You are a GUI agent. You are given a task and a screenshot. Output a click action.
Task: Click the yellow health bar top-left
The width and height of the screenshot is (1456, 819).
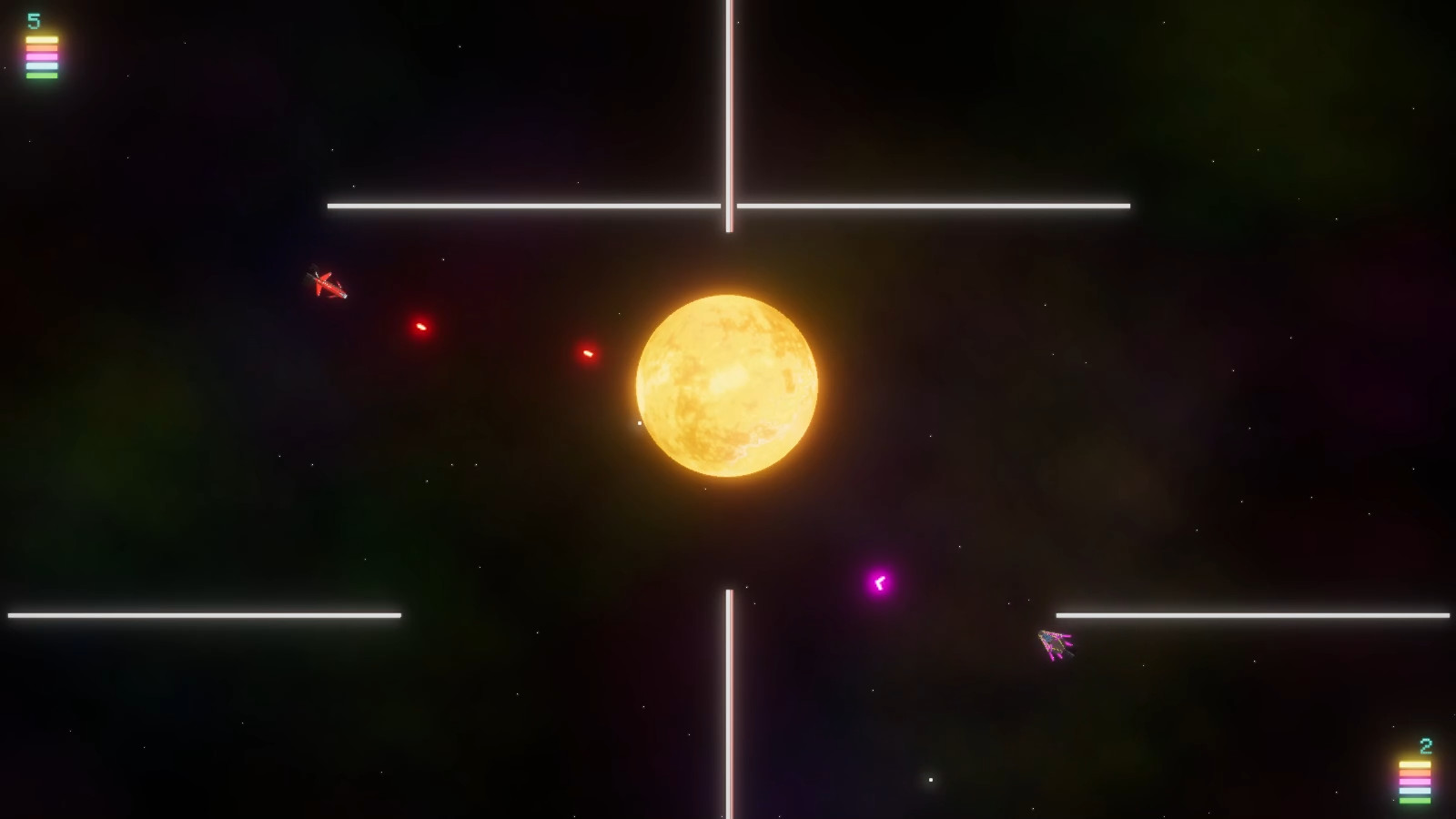pyautogui.click(x=42, y=40)
